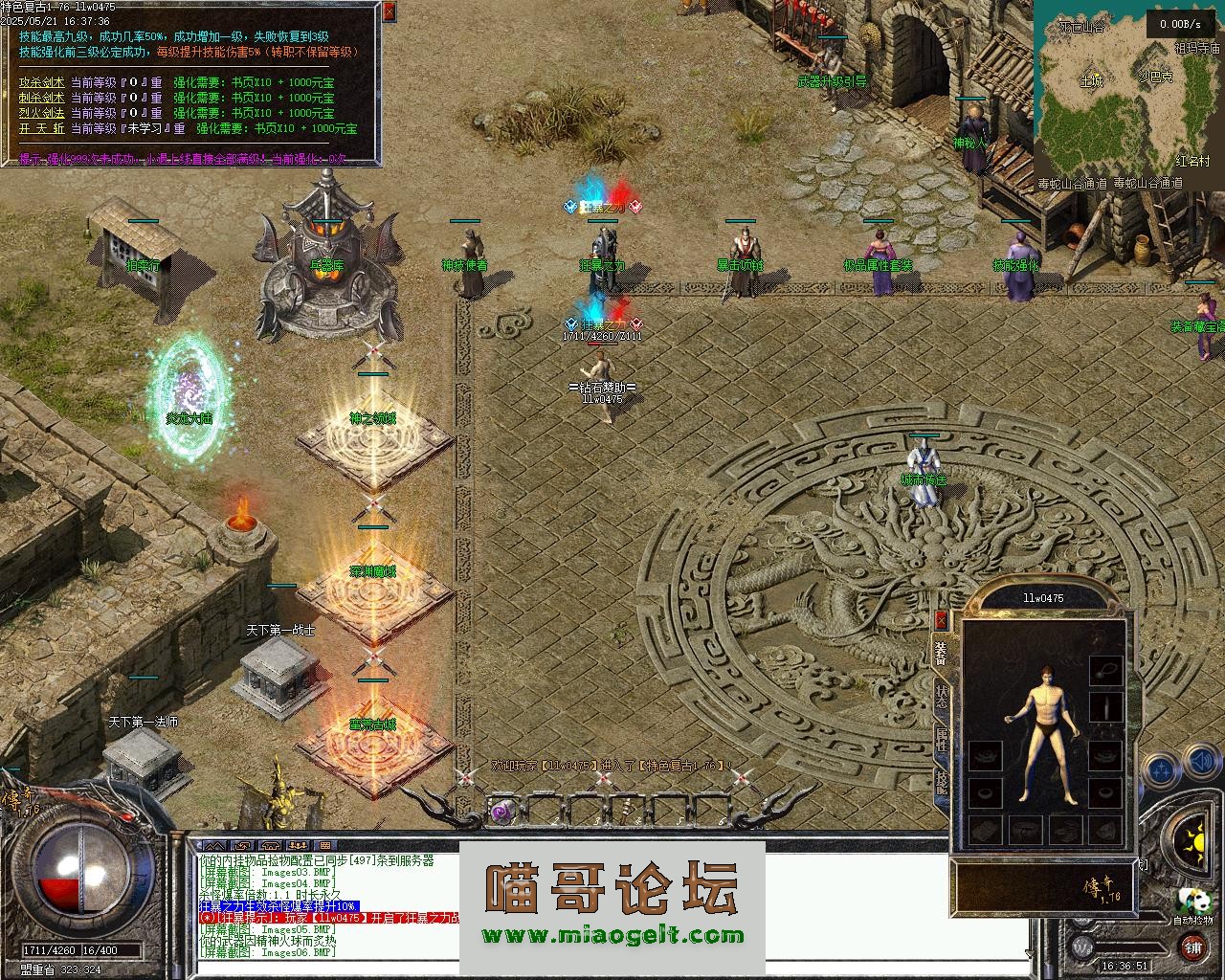The height and width of the screenshot is (980, 1225).
Task: Select the 刺杀剑术 skill link
Action: (x=40, y=98)
